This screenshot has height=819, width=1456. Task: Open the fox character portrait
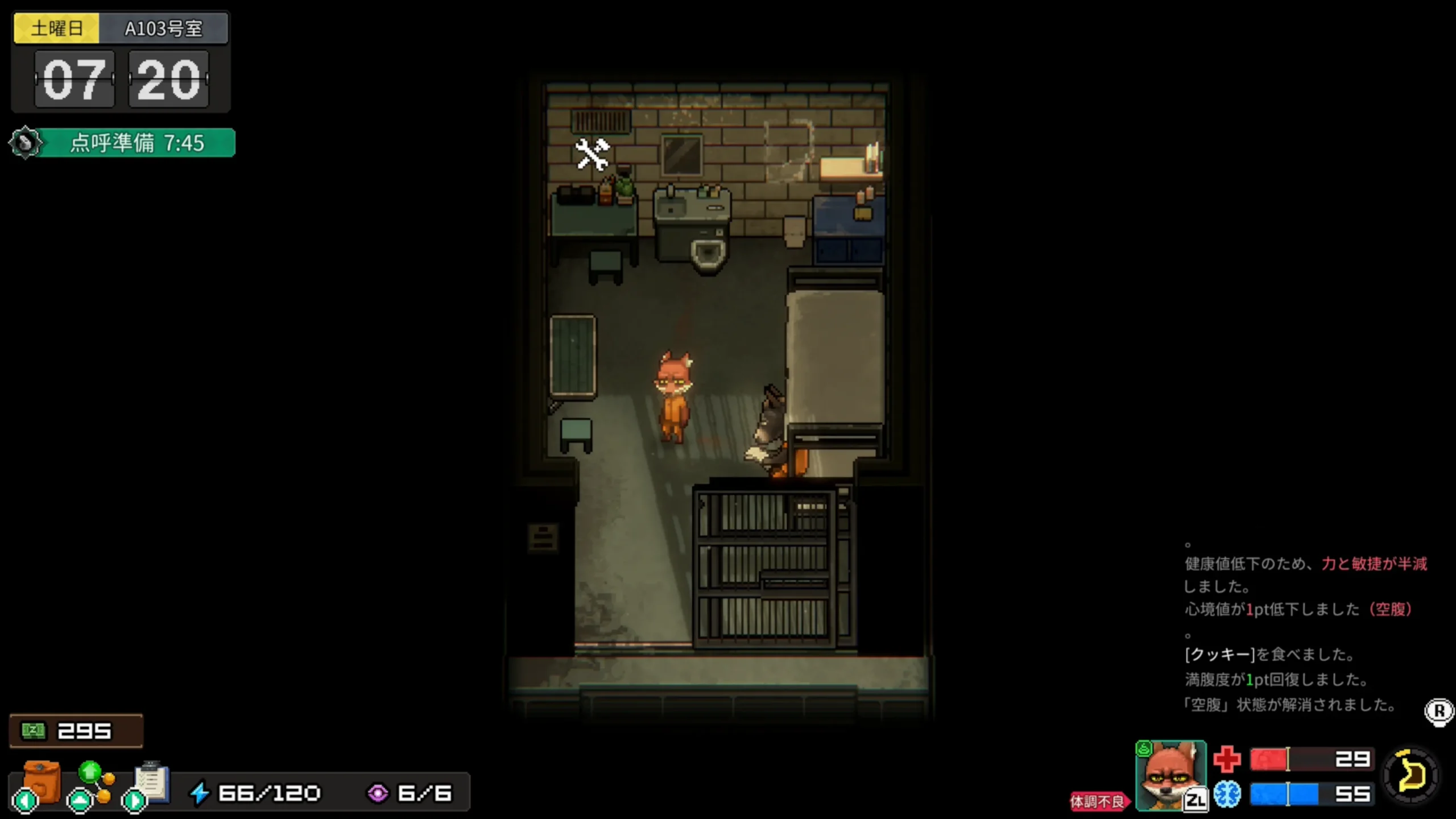click(1169, 775)
